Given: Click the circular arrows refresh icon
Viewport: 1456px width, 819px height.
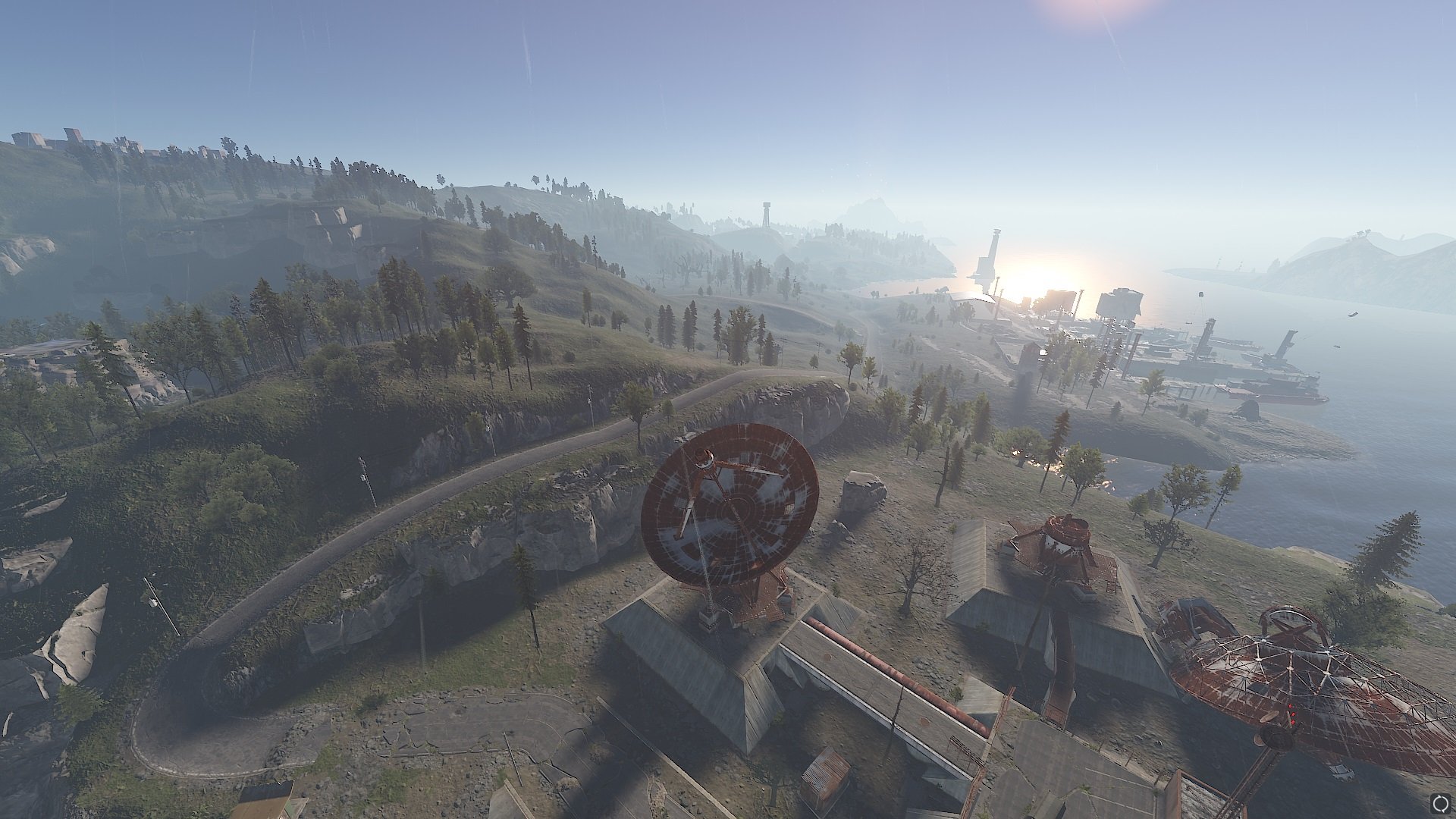Looking at the screenshot, I should [1439, 802].
